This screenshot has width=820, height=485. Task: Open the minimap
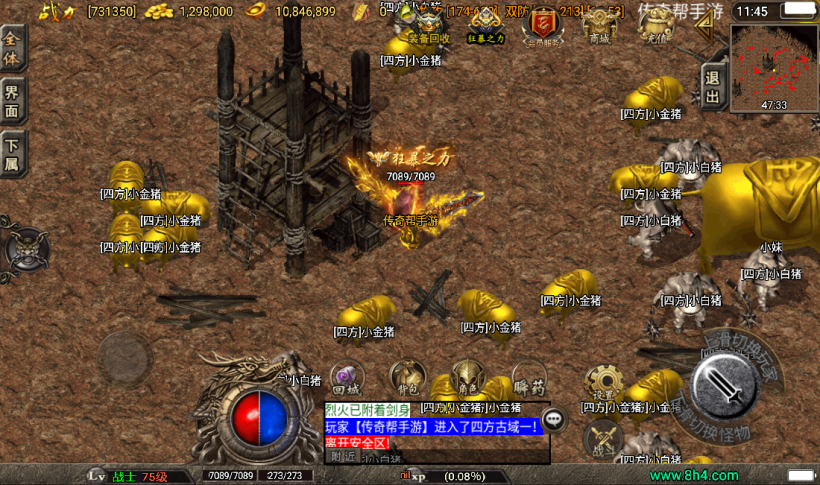point(773,67)
